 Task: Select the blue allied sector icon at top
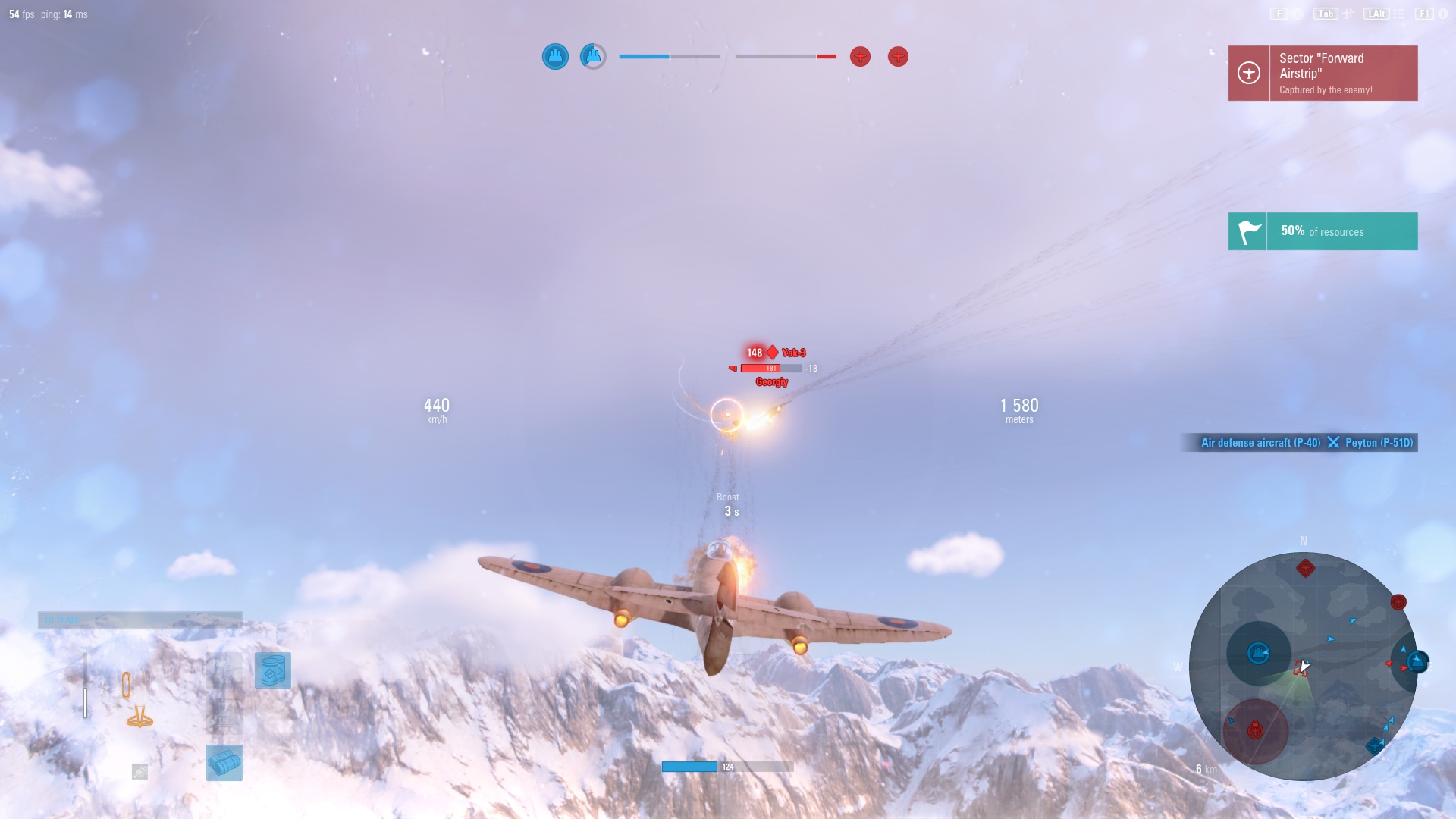tap(555, 55)
